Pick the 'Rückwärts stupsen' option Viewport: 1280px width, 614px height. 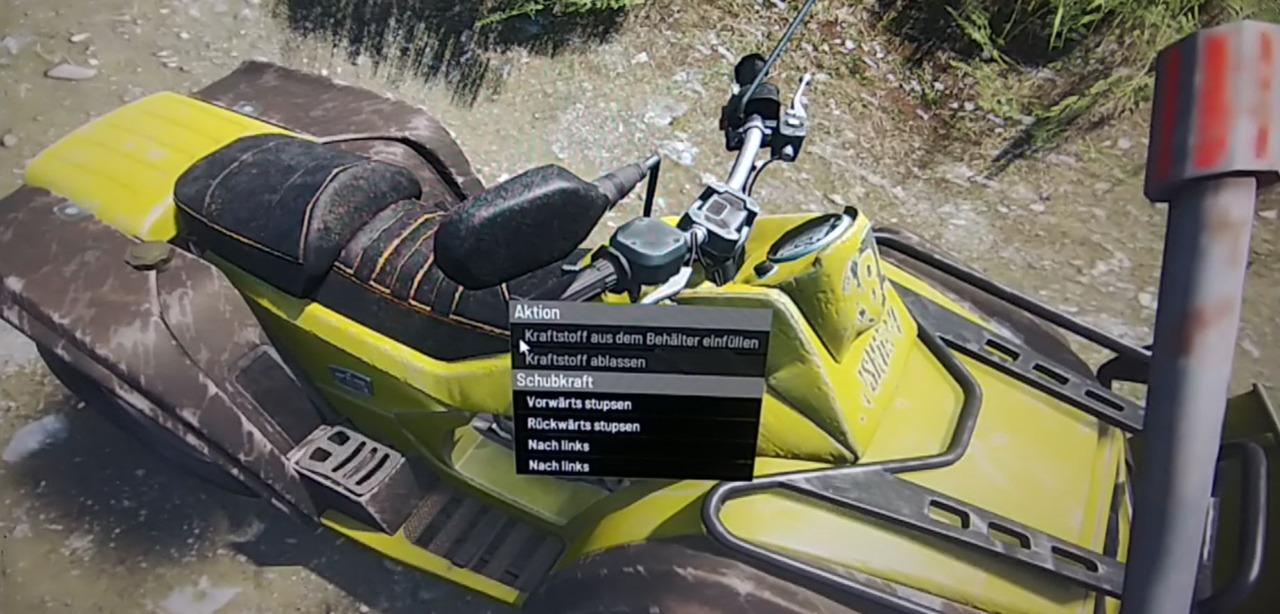point(583,425)
